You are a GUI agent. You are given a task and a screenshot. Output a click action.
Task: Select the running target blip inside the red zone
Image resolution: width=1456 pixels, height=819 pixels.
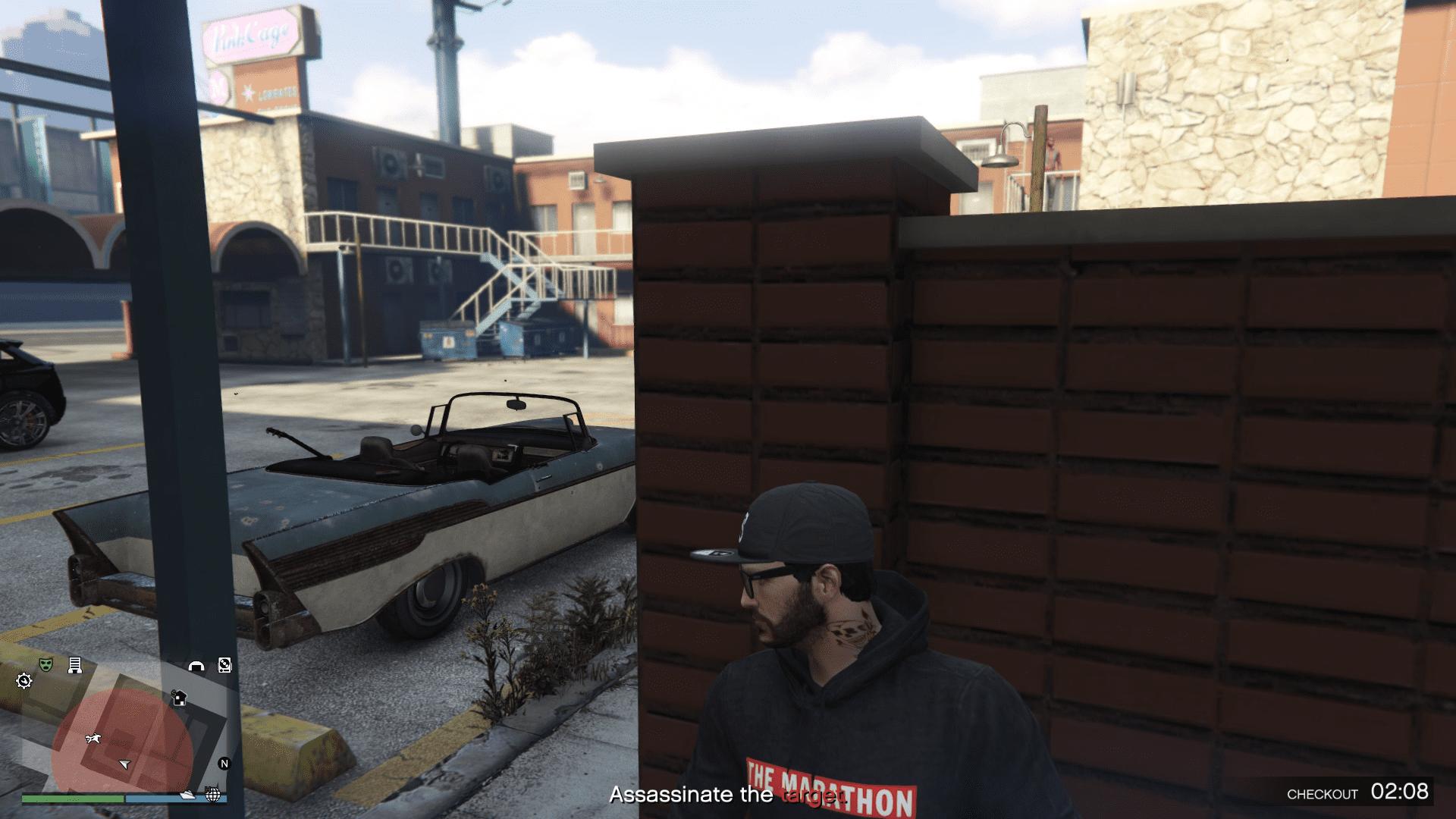pyautogui.click(x=93, y=739)
